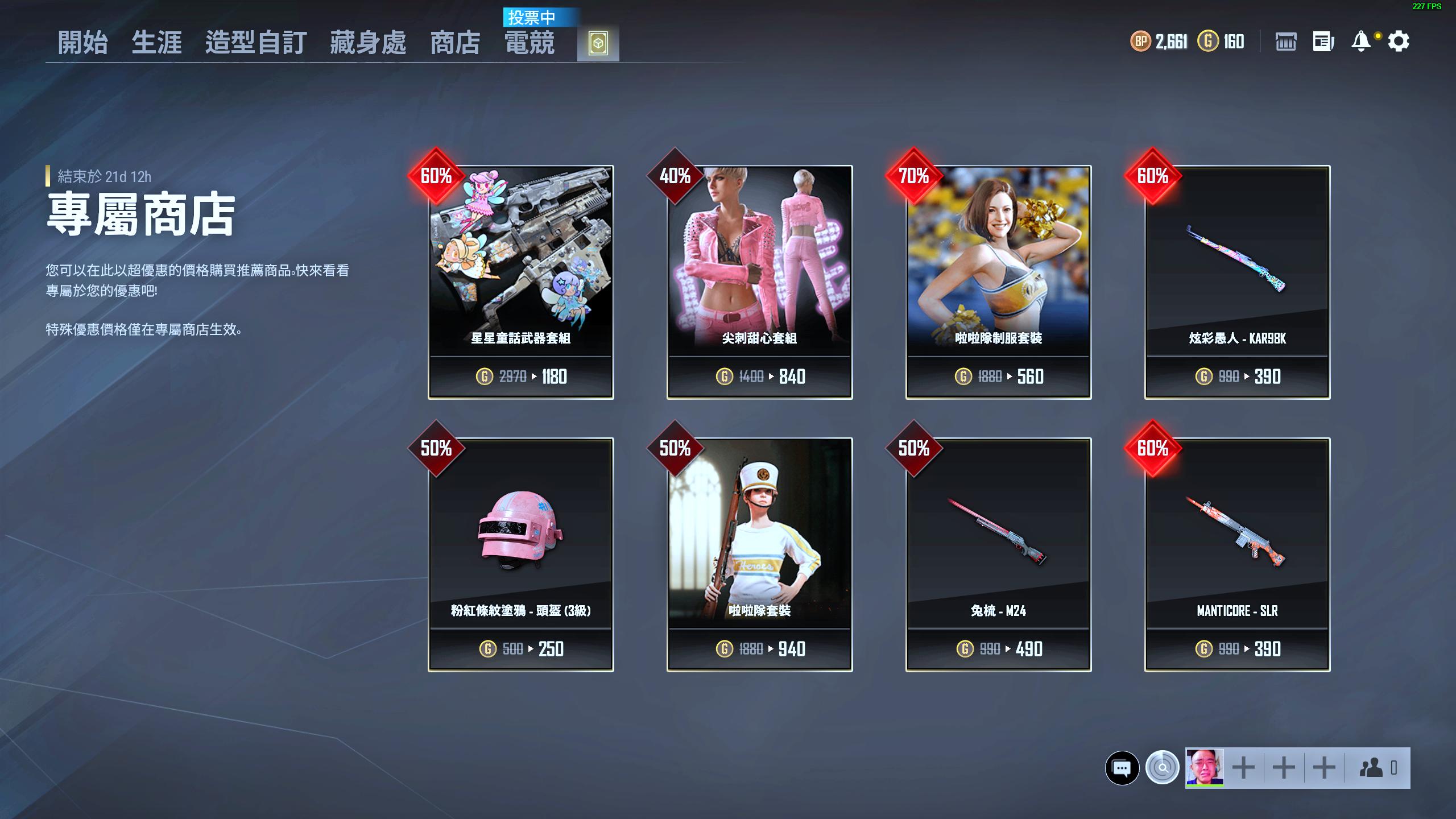Viewport: 1456px width, 819px height.
Task: Select 開始 in the top menu bar
Action: [84, 42]
